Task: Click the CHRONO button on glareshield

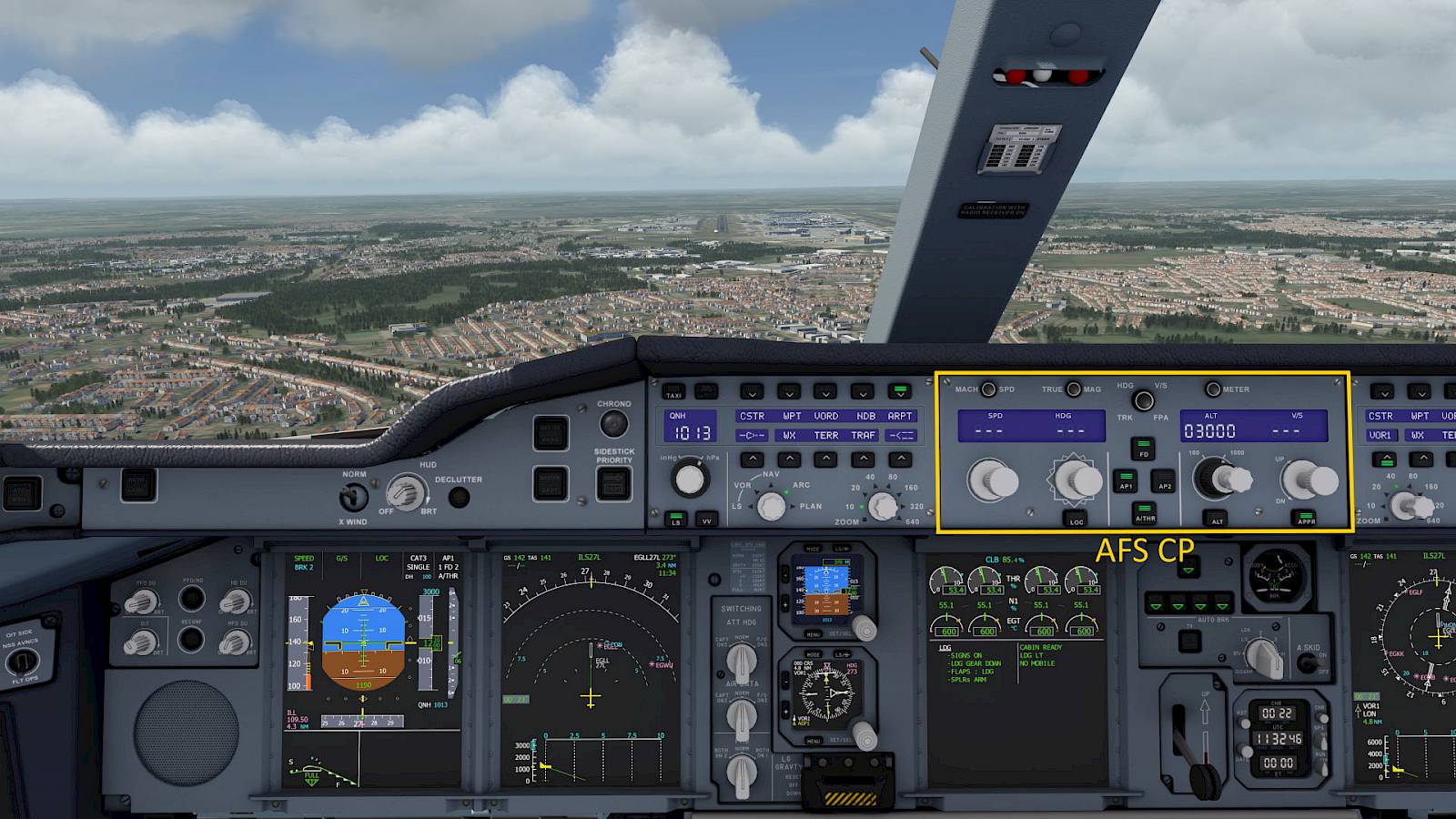Action: click(x=614, y=423)
